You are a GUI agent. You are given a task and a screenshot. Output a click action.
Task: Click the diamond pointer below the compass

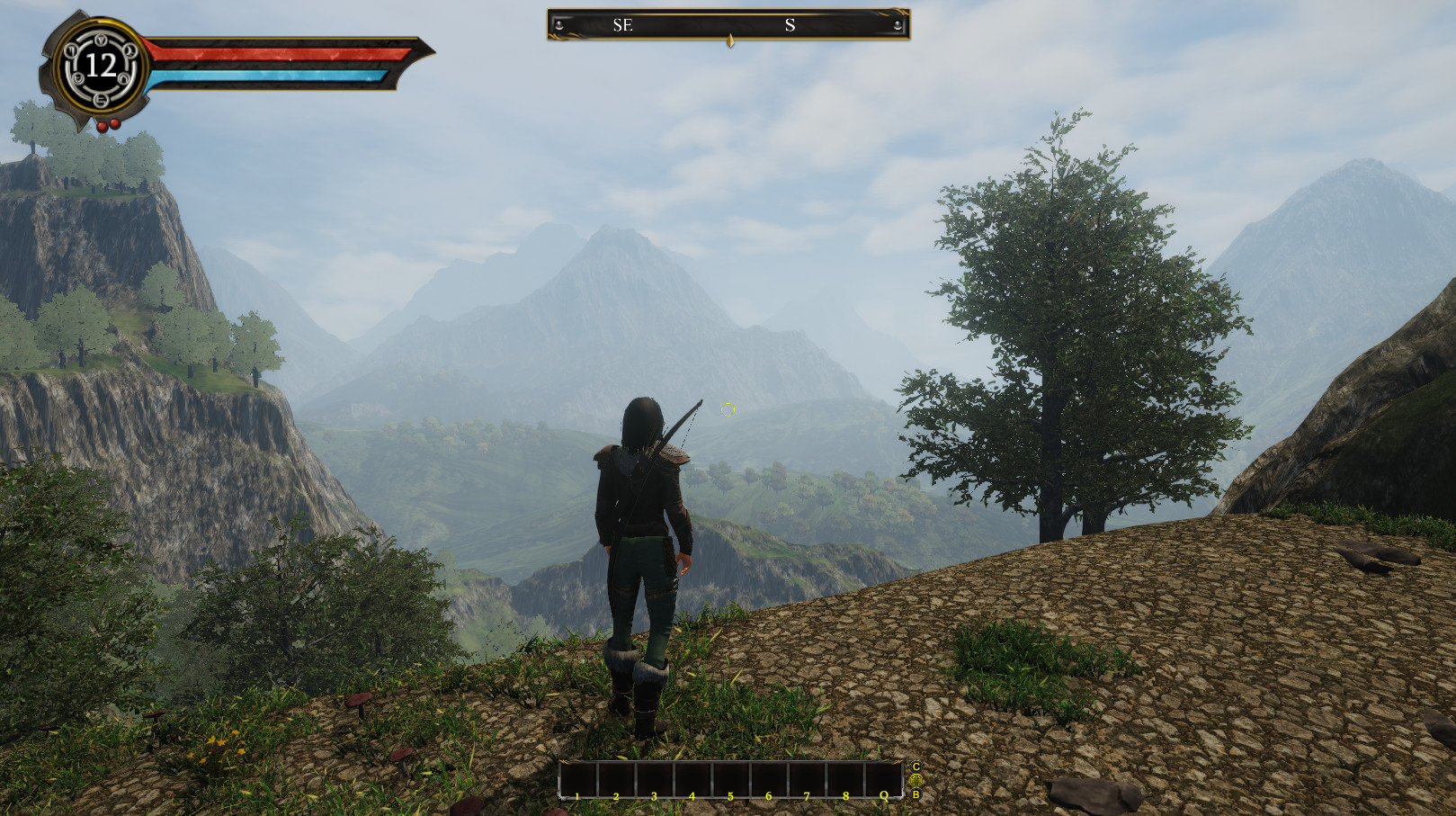point(728,40)
